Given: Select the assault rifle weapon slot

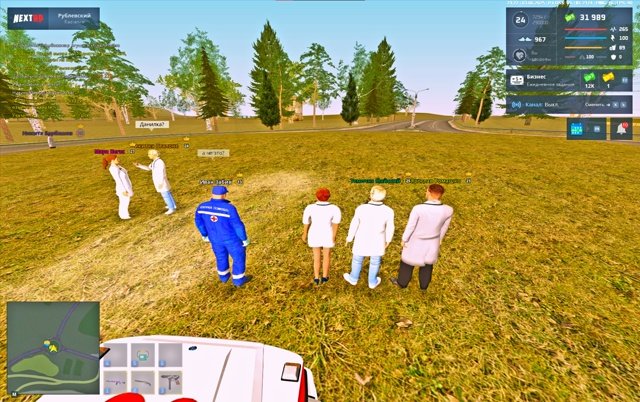Looking at the screenshot, I should [x=114, y=381].
